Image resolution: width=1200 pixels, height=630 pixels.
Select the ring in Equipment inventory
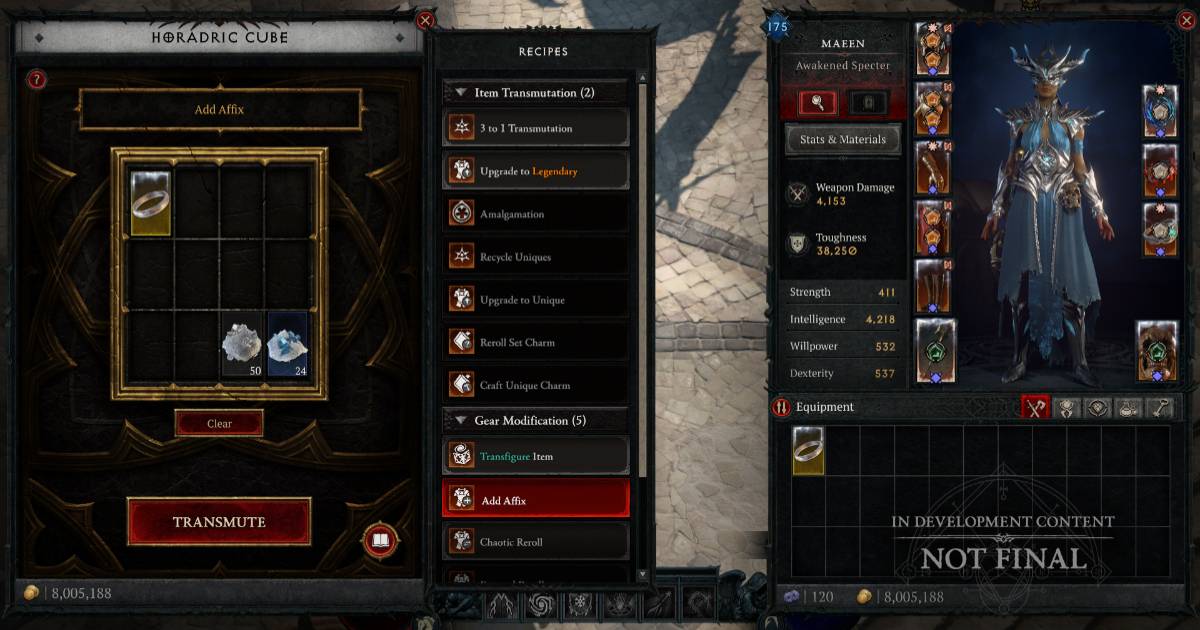point(808,451)
